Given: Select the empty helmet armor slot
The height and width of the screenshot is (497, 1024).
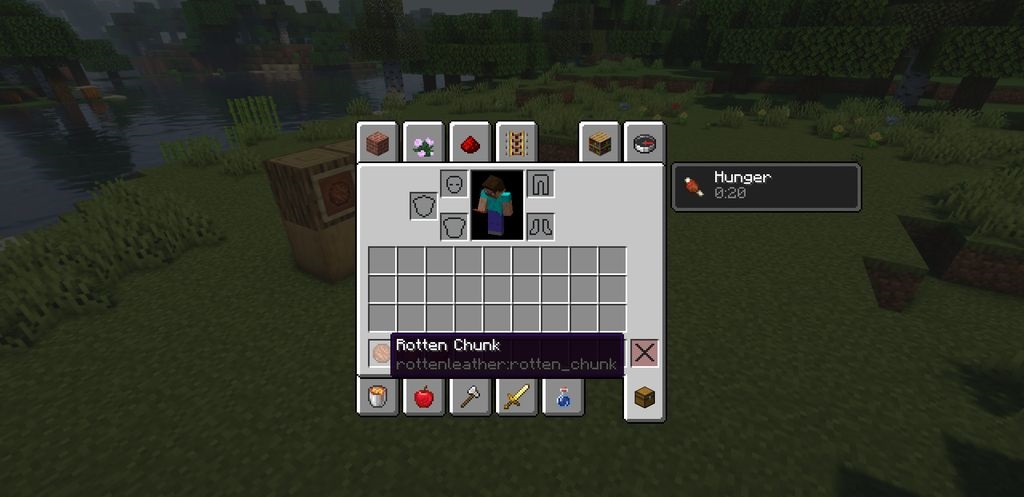Looking at the screenshot, I should pyautogui.click(x=454, y=184).
